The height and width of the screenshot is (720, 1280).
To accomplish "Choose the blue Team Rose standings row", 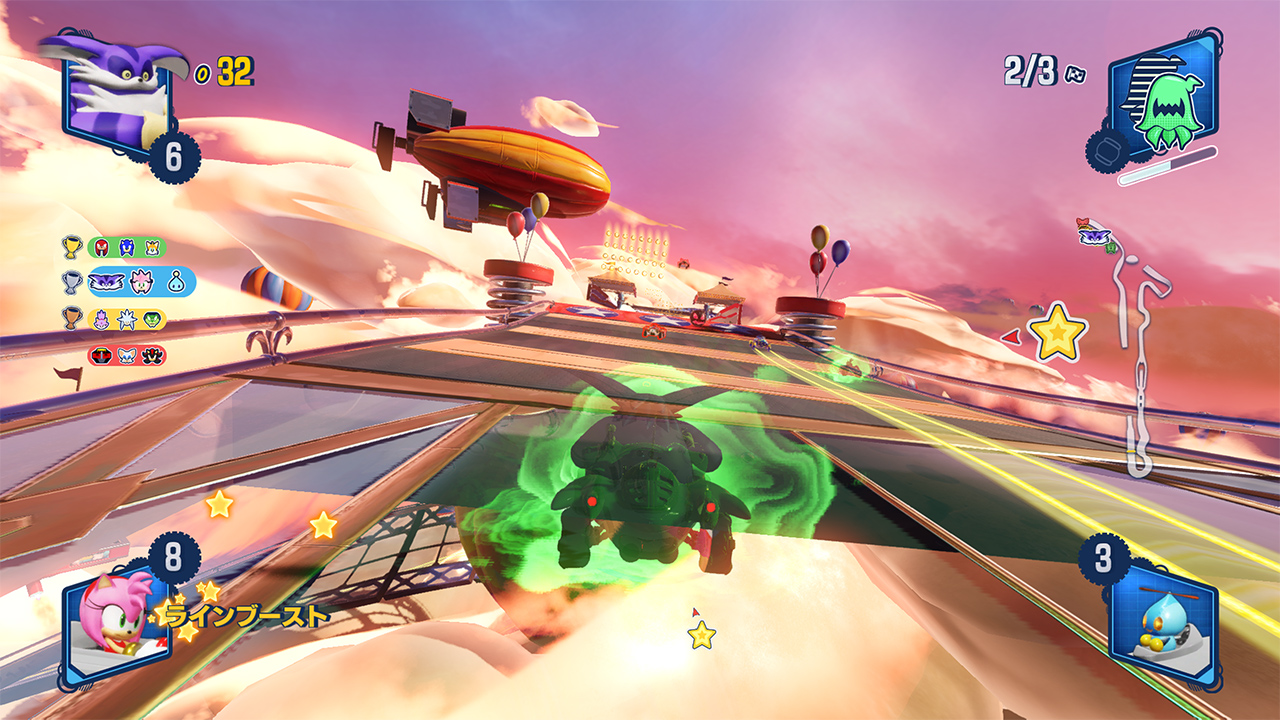I will point(141,282).
